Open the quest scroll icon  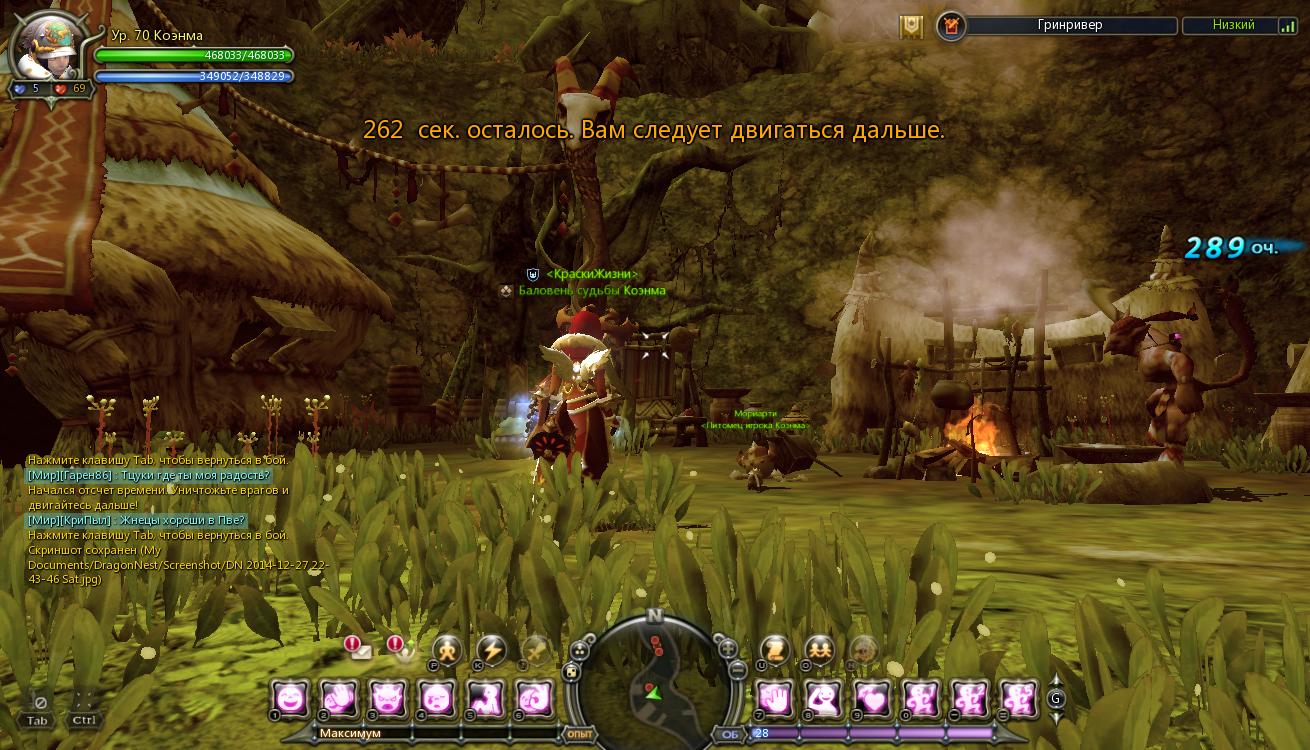click(775, 650)
